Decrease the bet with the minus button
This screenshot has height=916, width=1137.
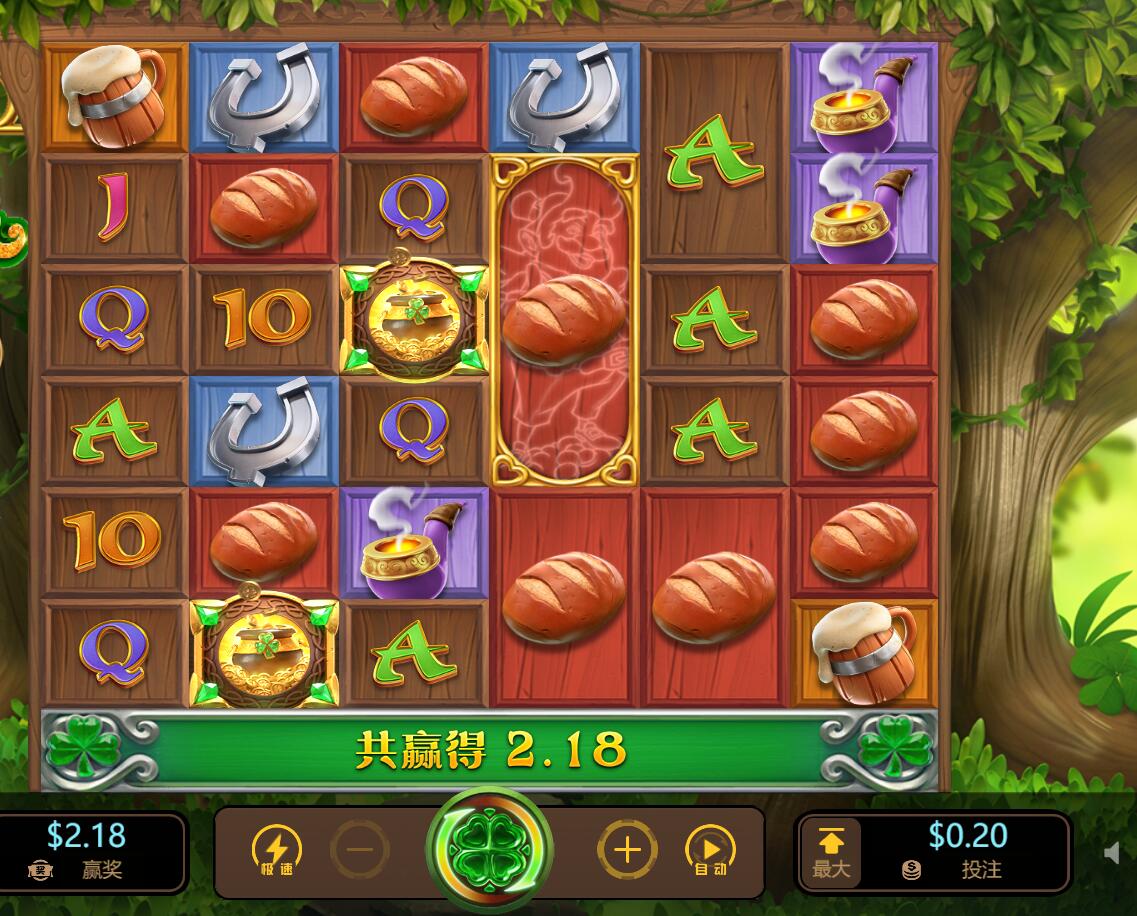[x=360, y=850]
